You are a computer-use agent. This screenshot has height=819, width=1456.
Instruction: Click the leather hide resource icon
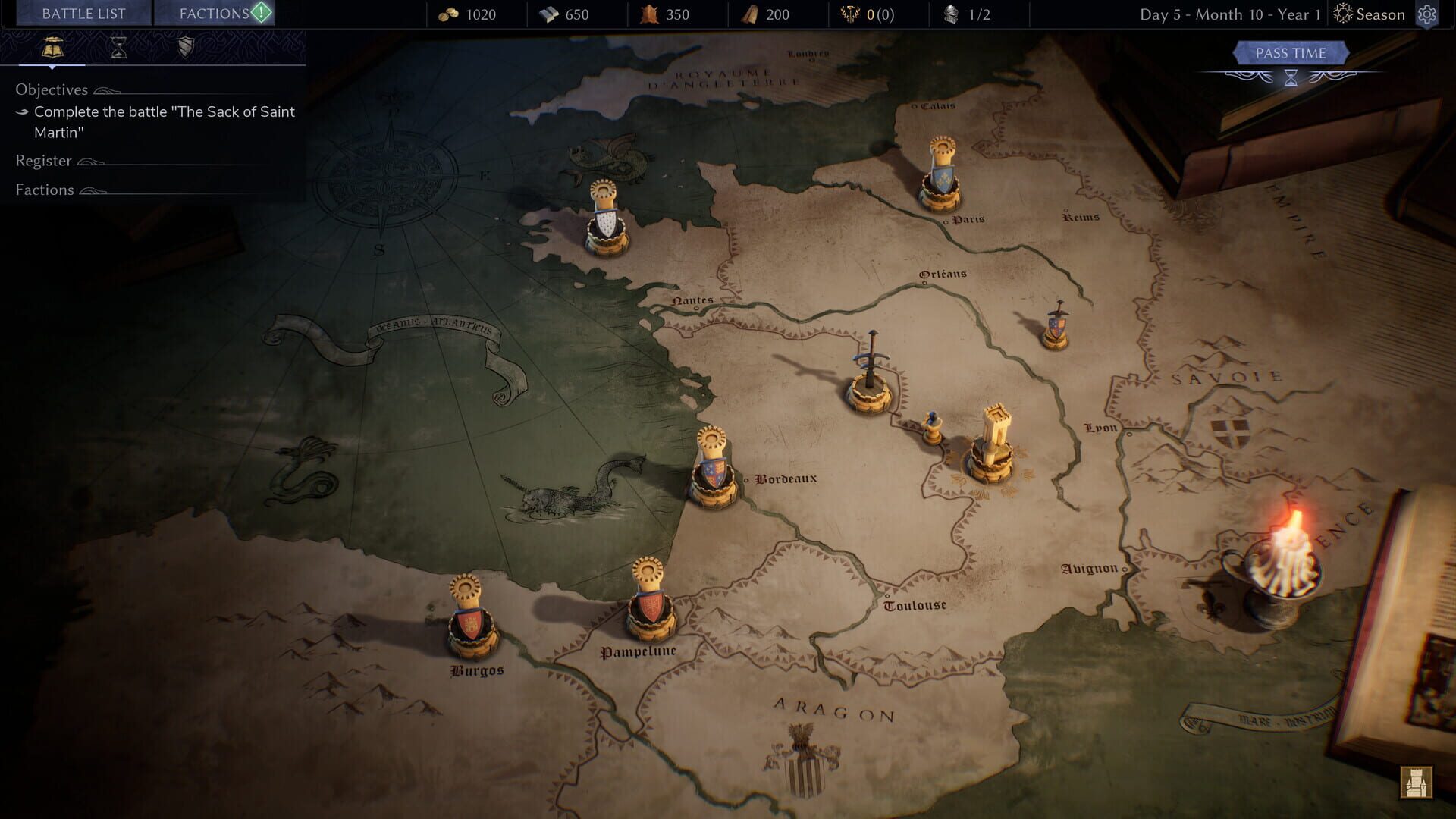[x=651, y=14]
